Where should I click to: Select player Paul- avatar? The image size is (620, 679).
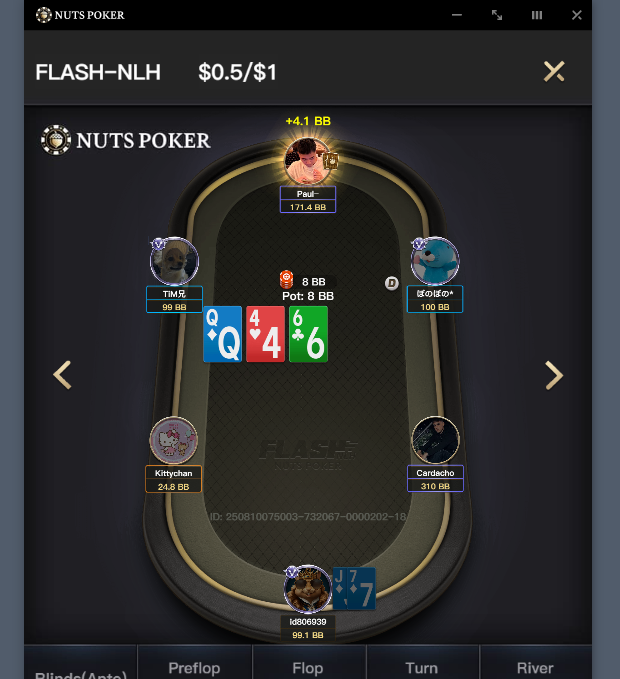(x=307, y=161)
